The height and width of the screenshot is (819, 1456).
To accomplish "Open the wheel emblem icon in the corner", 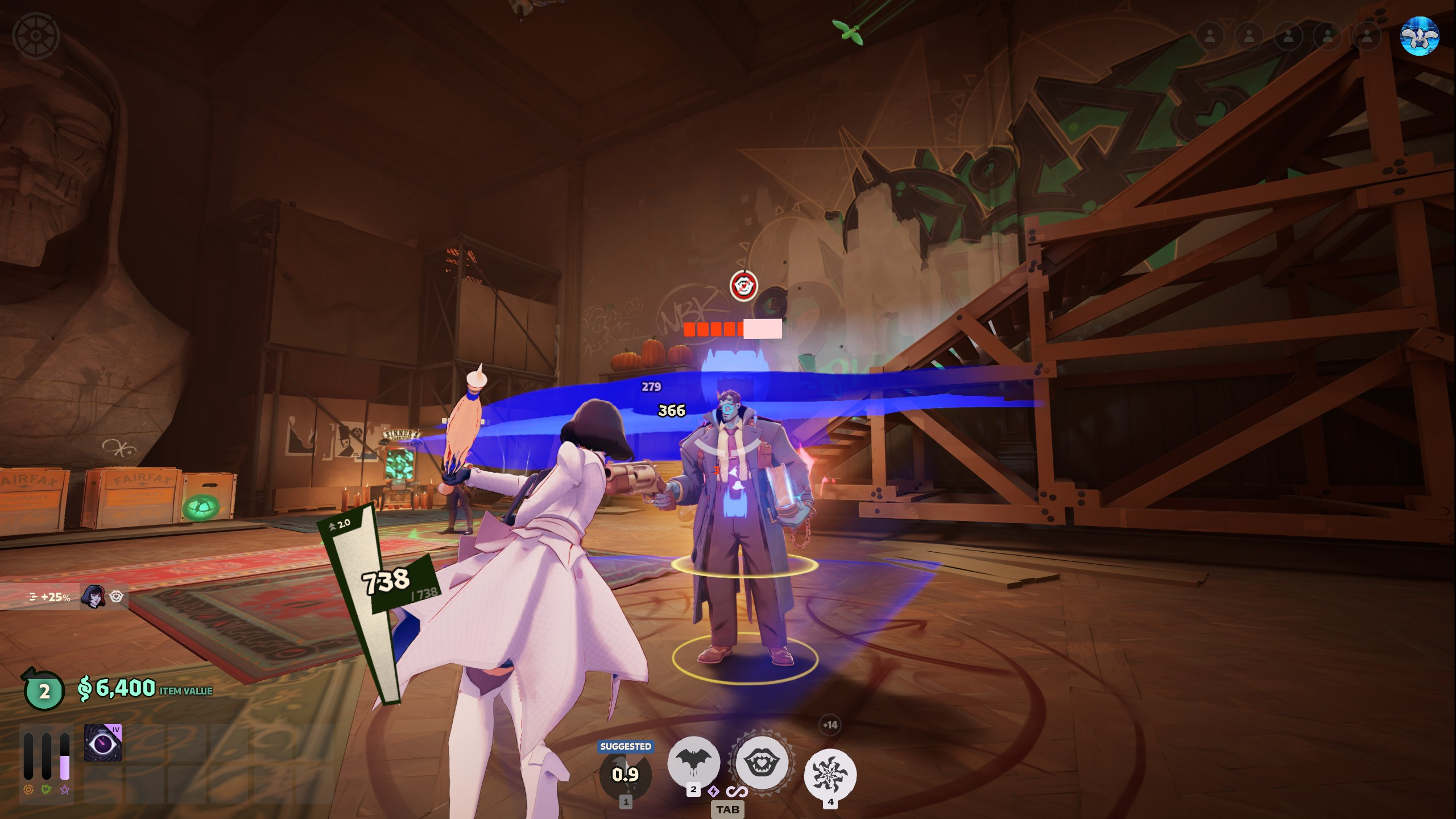I will click(36, 36).
